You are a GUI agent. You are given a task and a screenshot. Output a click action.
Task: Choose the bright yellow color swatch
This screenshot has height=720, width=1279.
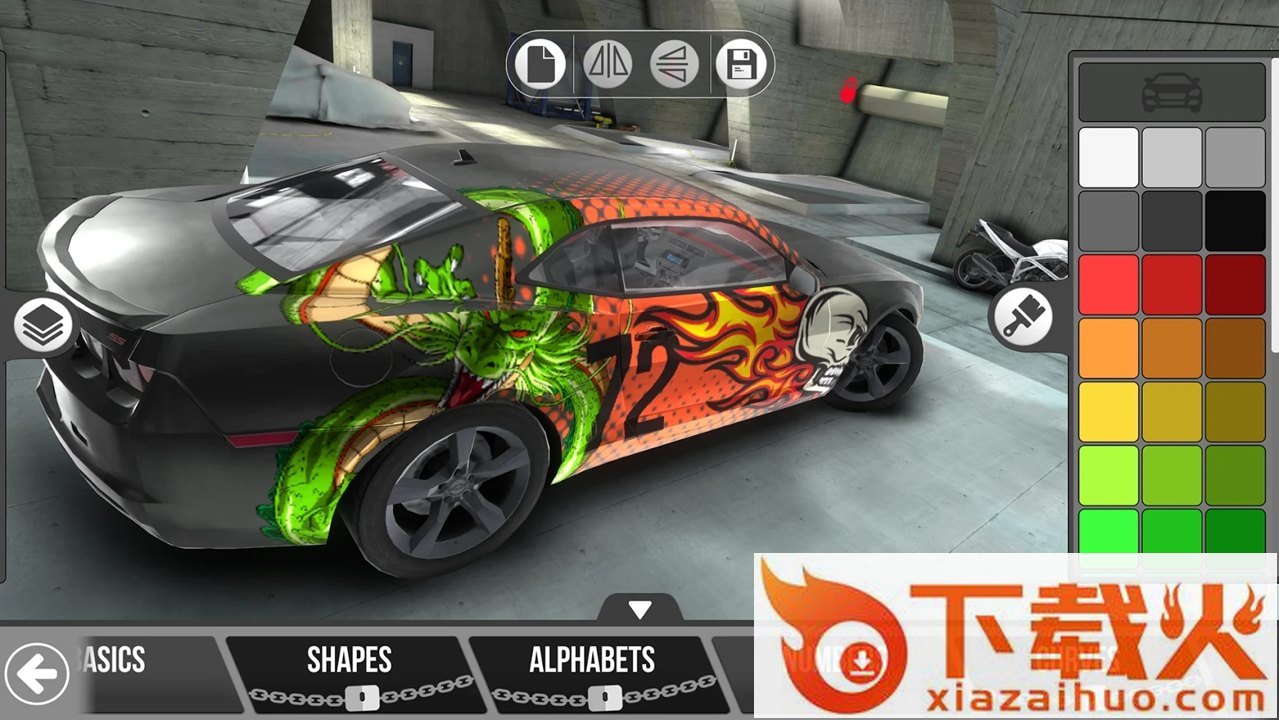click(x=1108, y=411)
